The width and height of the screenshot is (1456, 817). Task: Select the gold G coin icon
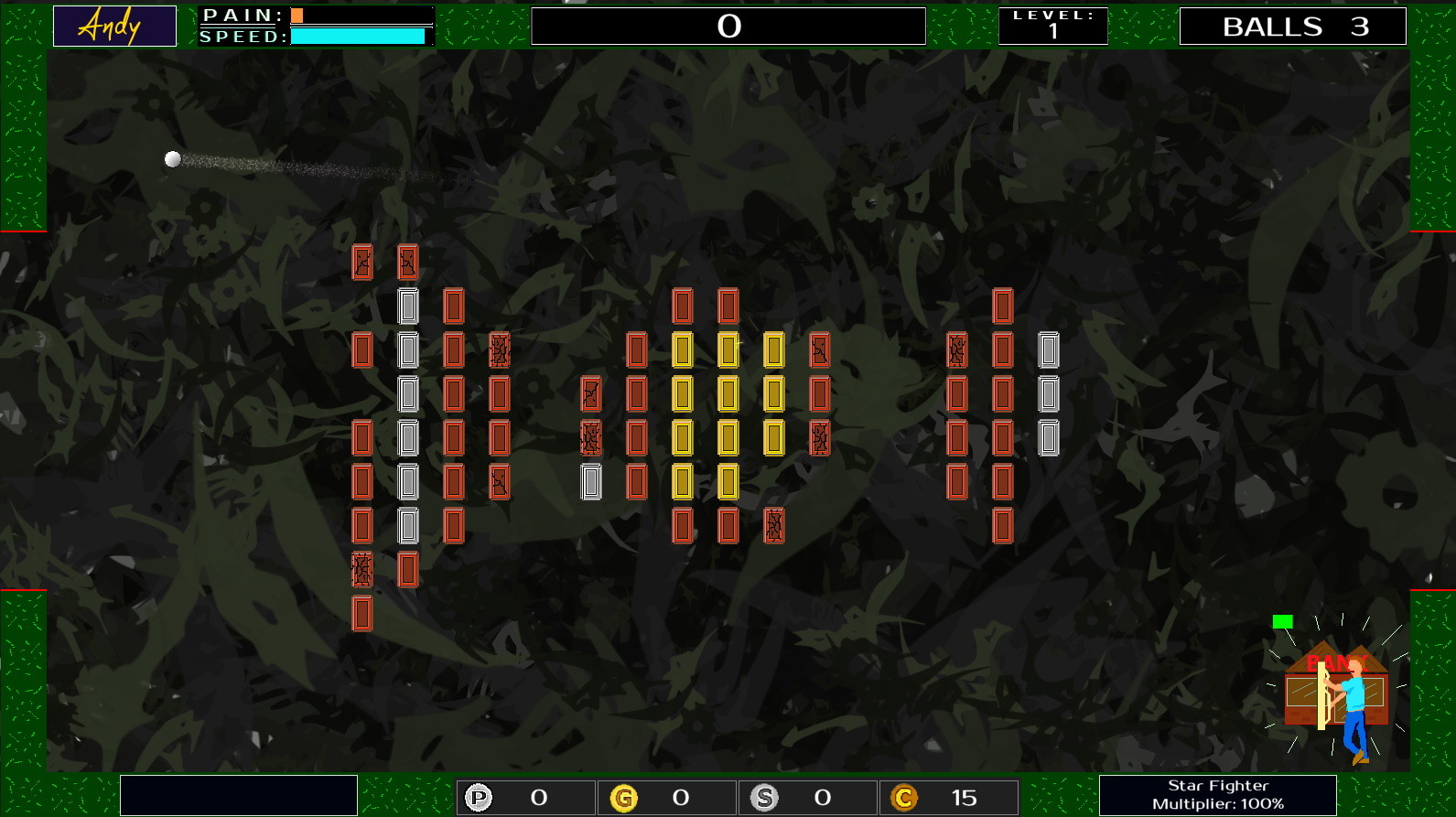tap(627, 797)
